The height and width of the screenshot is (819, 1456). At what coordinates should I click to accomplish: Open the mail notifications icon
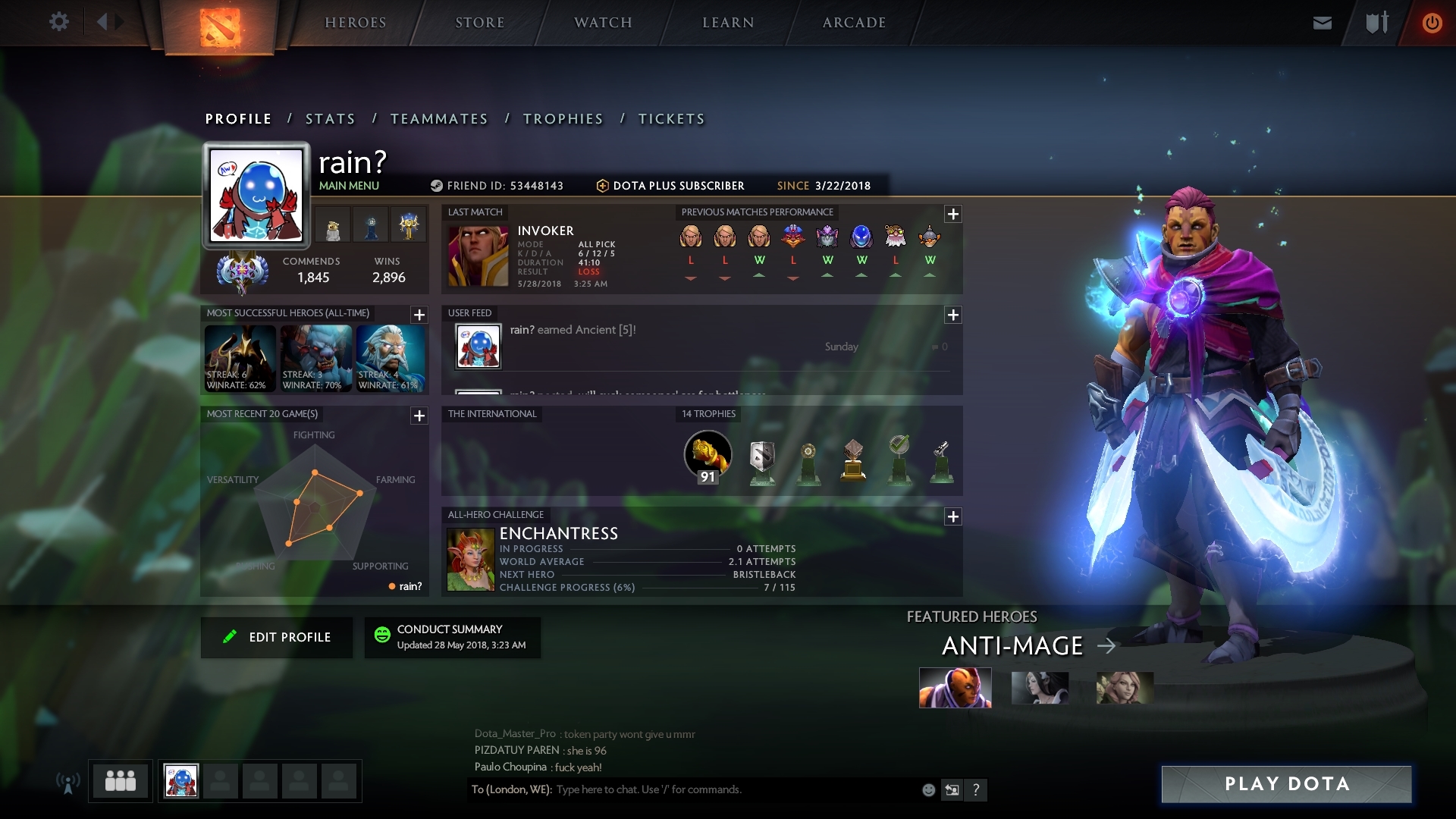pyautogui.click(x=1321, y=22)
